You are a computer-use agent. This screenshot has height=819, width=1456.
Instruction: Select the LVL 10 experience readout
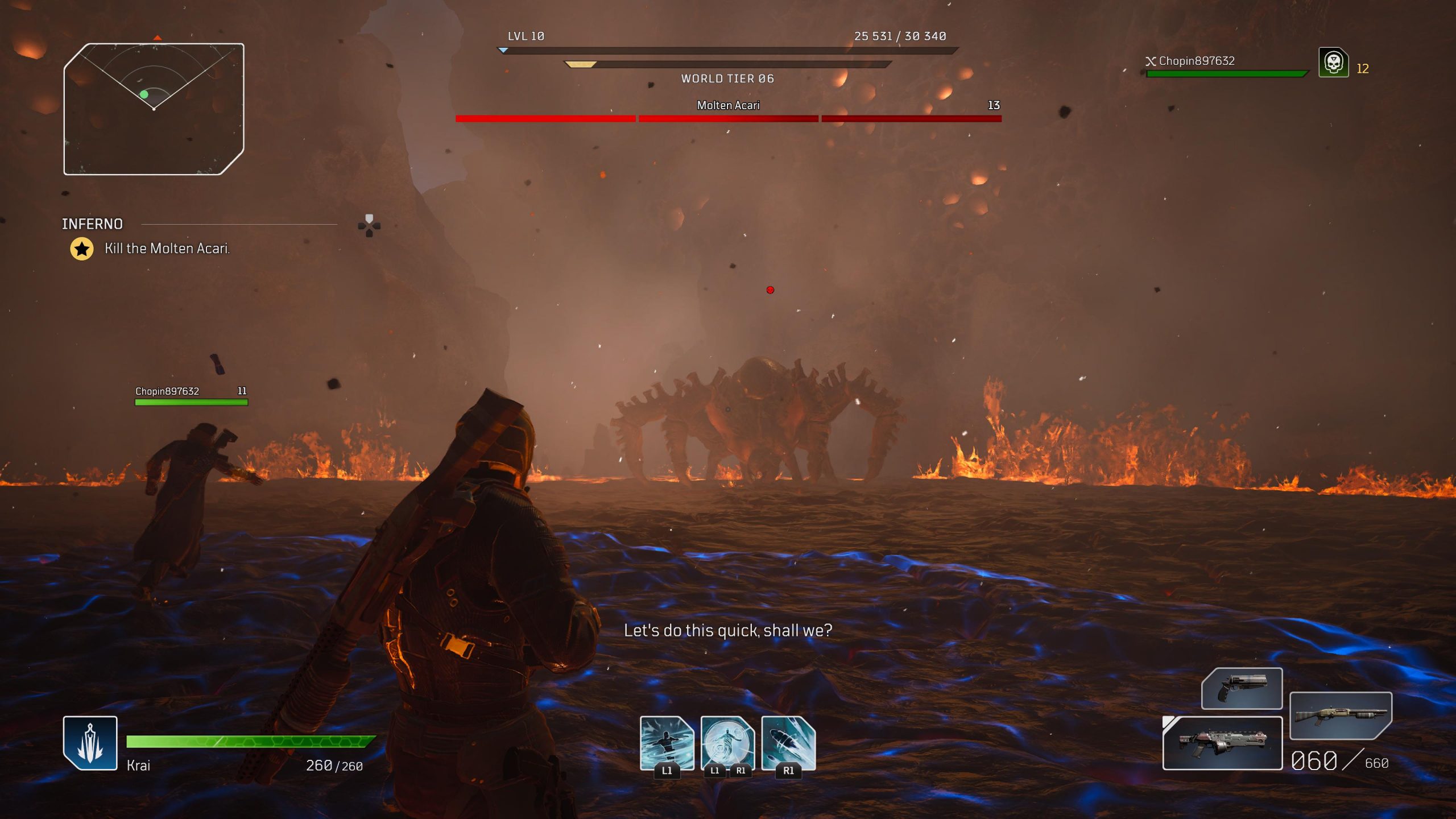coord(524,36)
